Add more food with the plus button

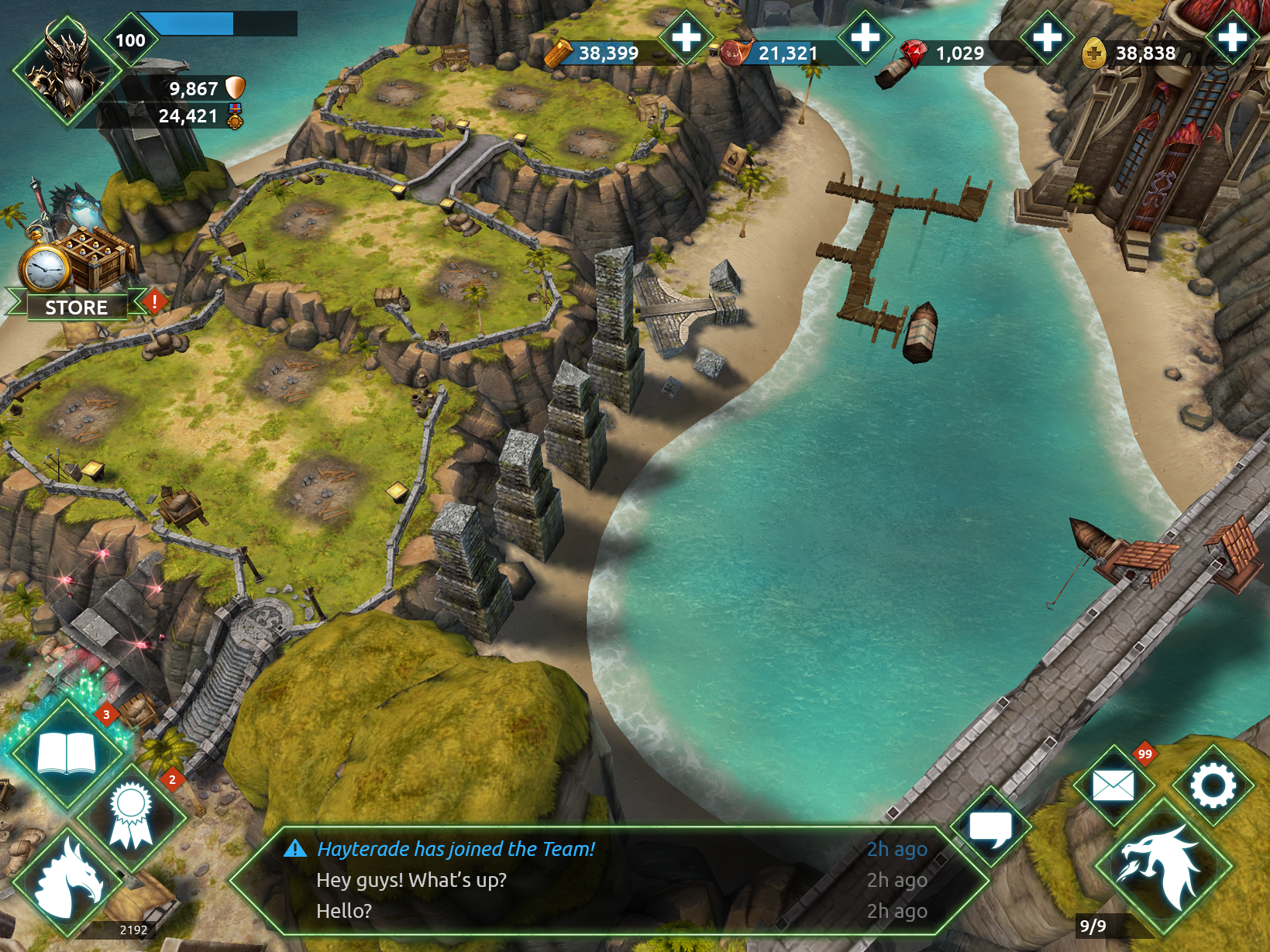point(865,37)
